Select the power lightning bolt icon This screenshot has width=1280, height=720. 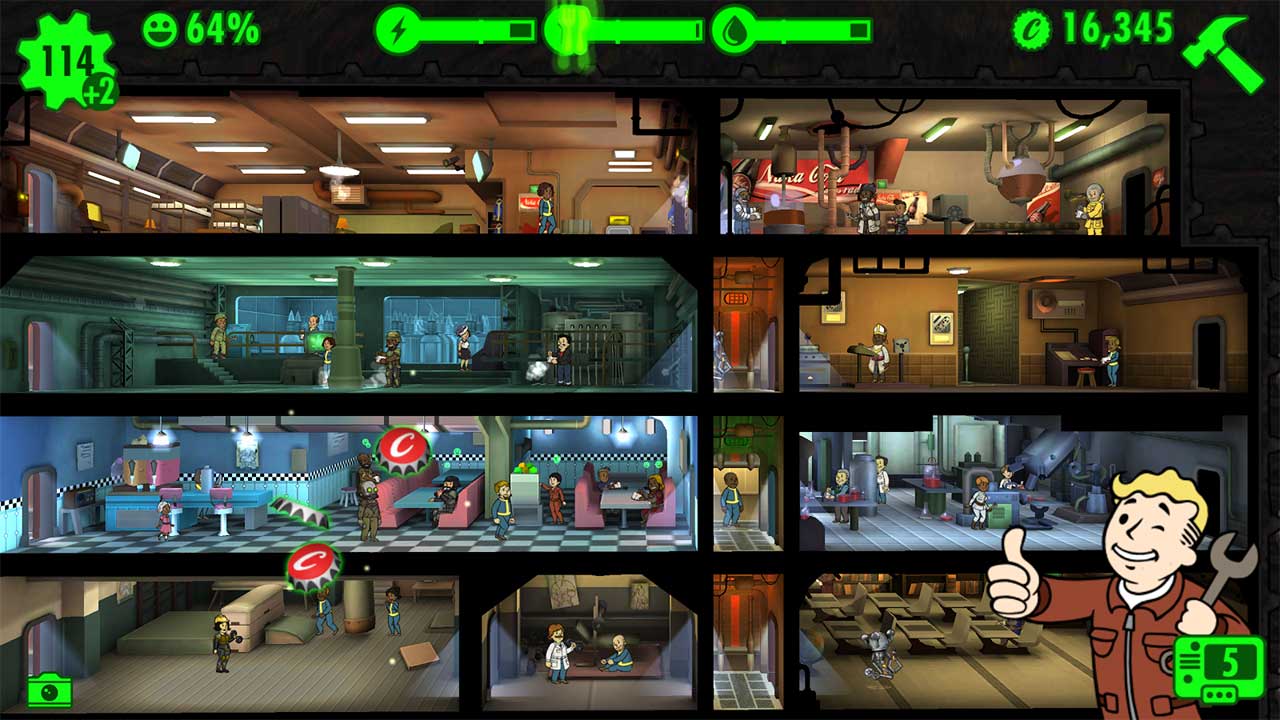(x=400, y=32)
